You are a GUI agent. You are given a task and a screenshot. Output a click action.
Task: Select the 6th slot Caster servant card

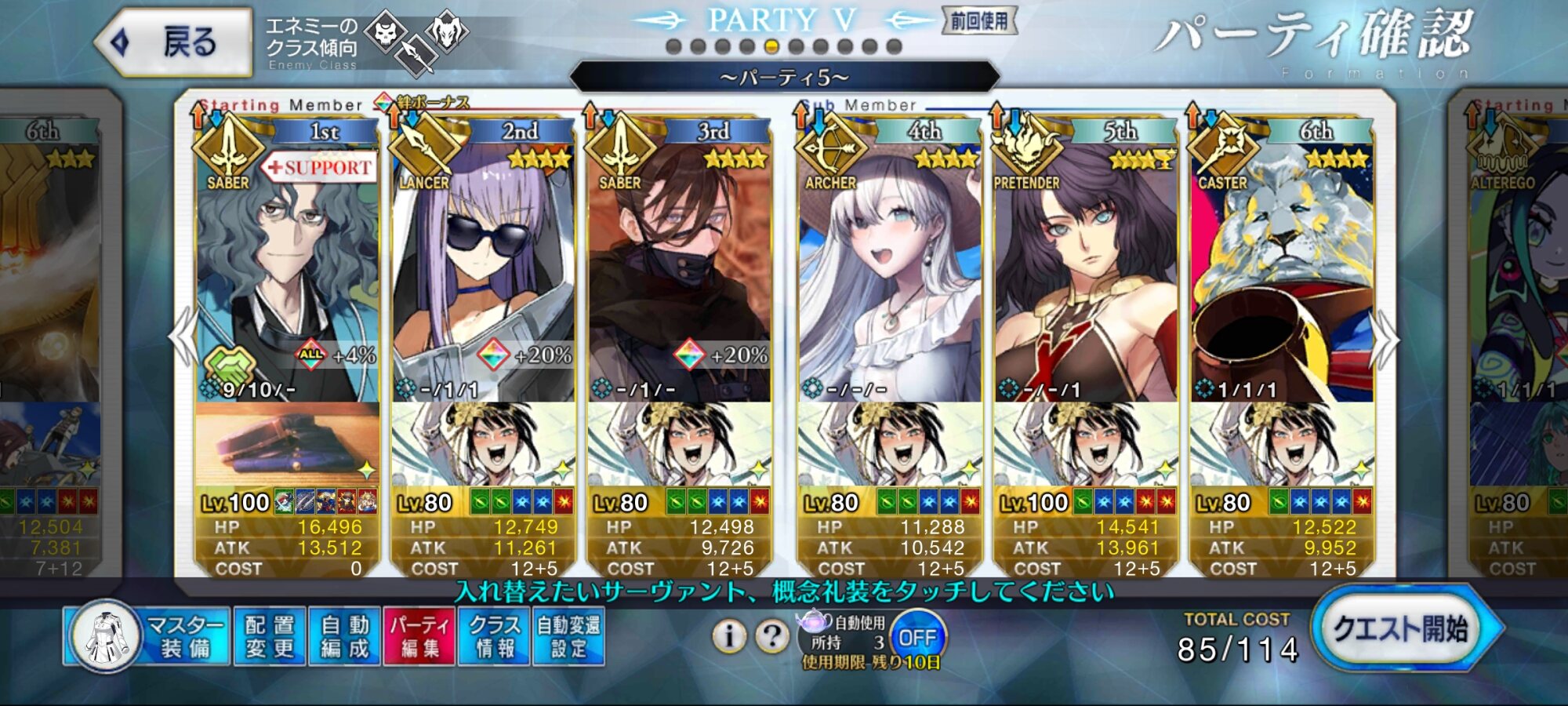click(1281, 267)
